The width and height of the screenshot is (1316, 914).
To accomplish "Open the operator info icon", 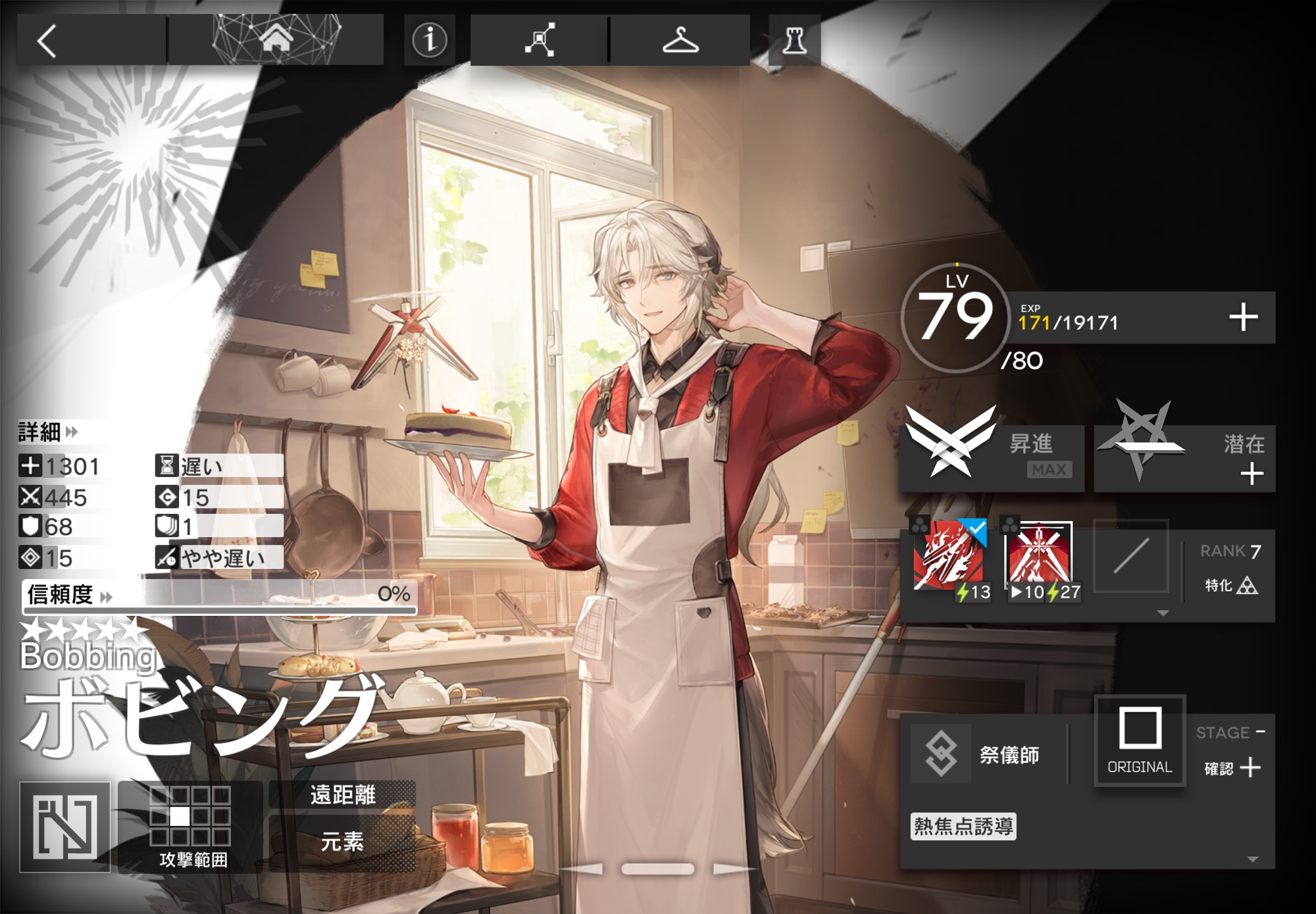I will coord(429,39).
